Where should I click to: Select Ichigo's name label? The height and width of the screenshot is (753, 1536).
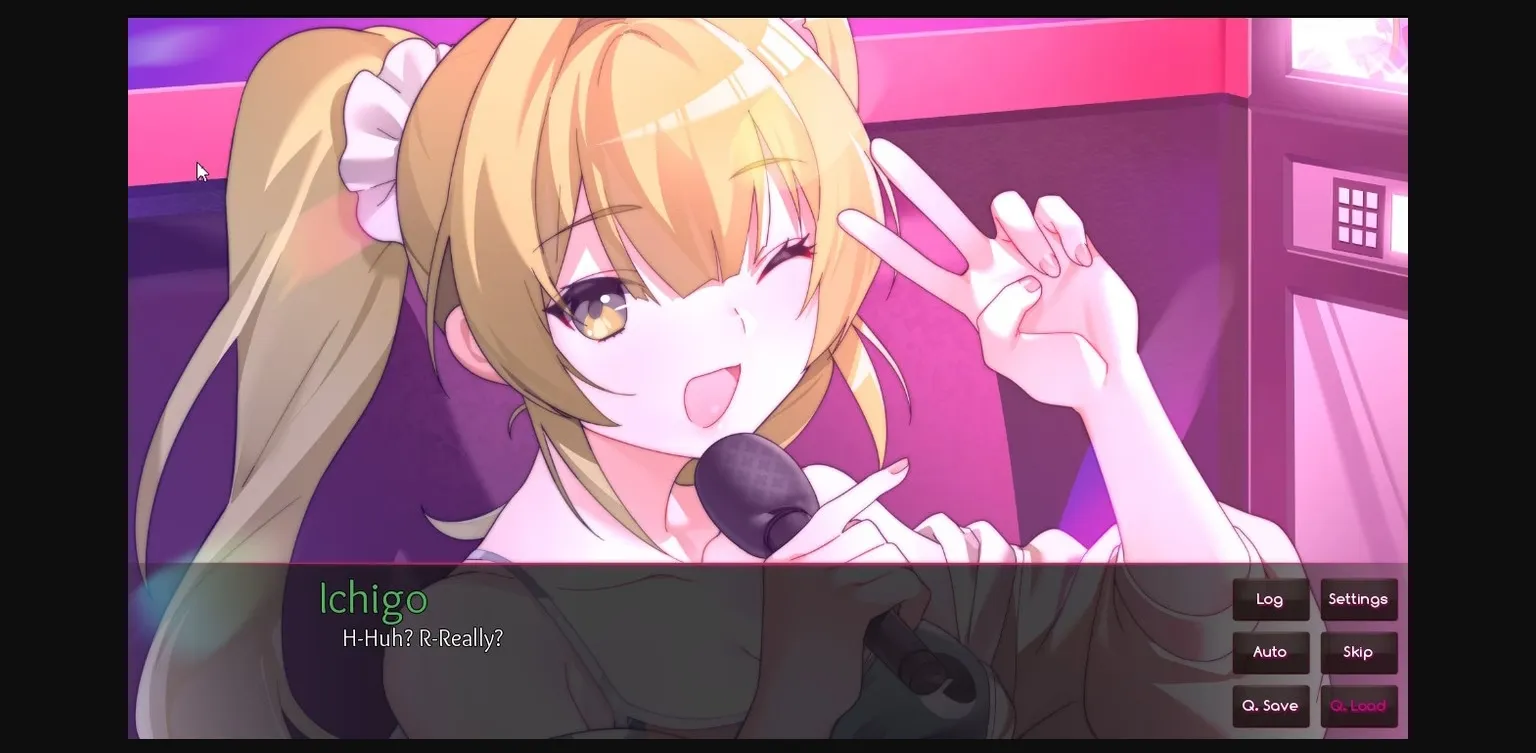(x=372, y=600)
